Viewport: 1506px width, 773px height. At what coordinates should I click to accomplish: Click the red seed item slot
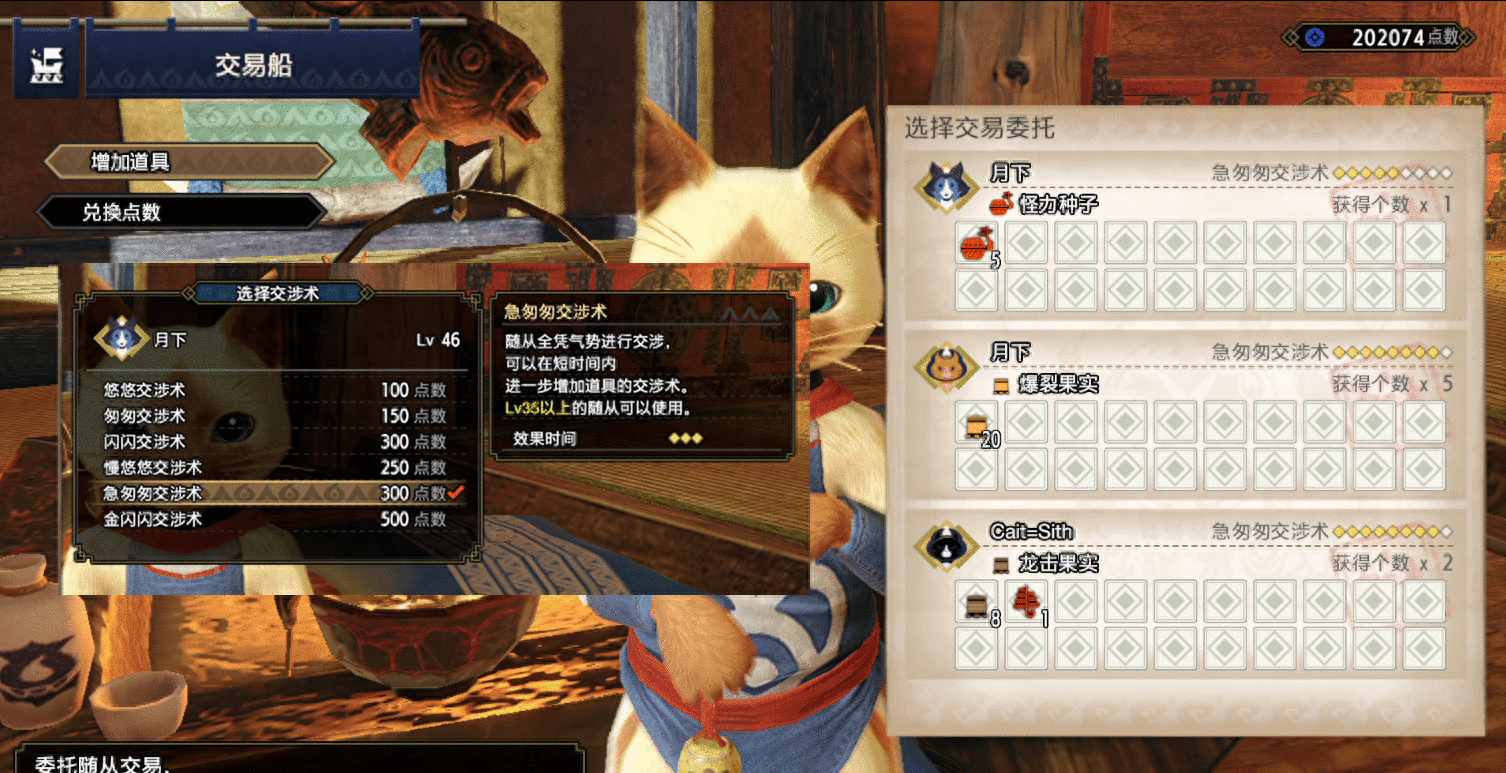coord(976,243)
